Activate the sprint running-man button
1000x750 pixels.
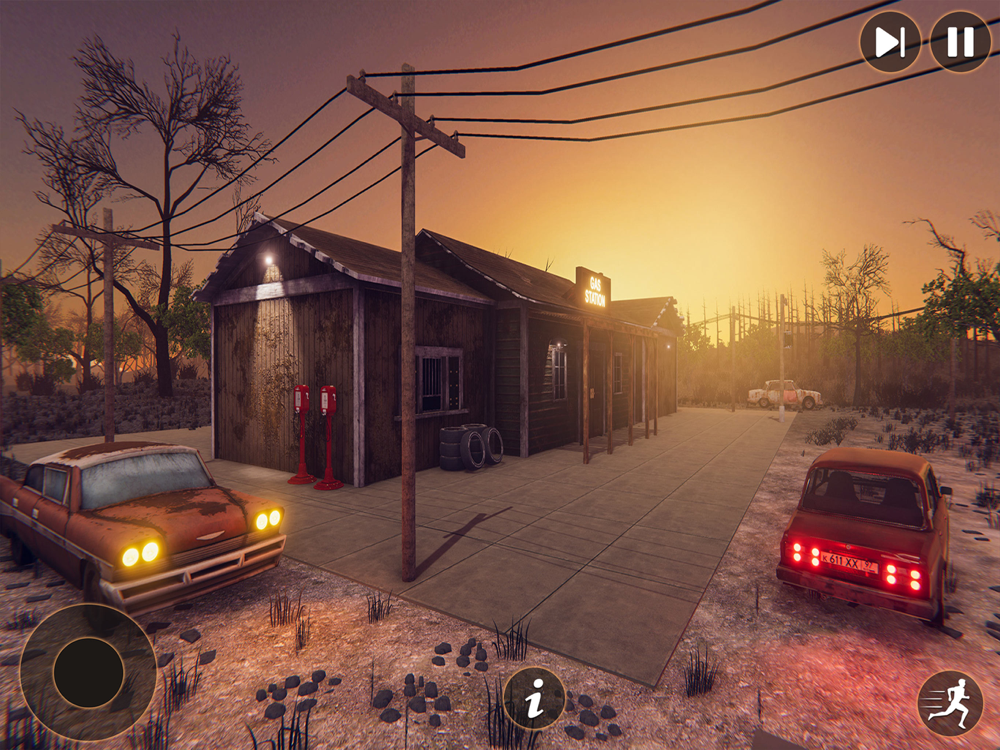coord(949,703)
